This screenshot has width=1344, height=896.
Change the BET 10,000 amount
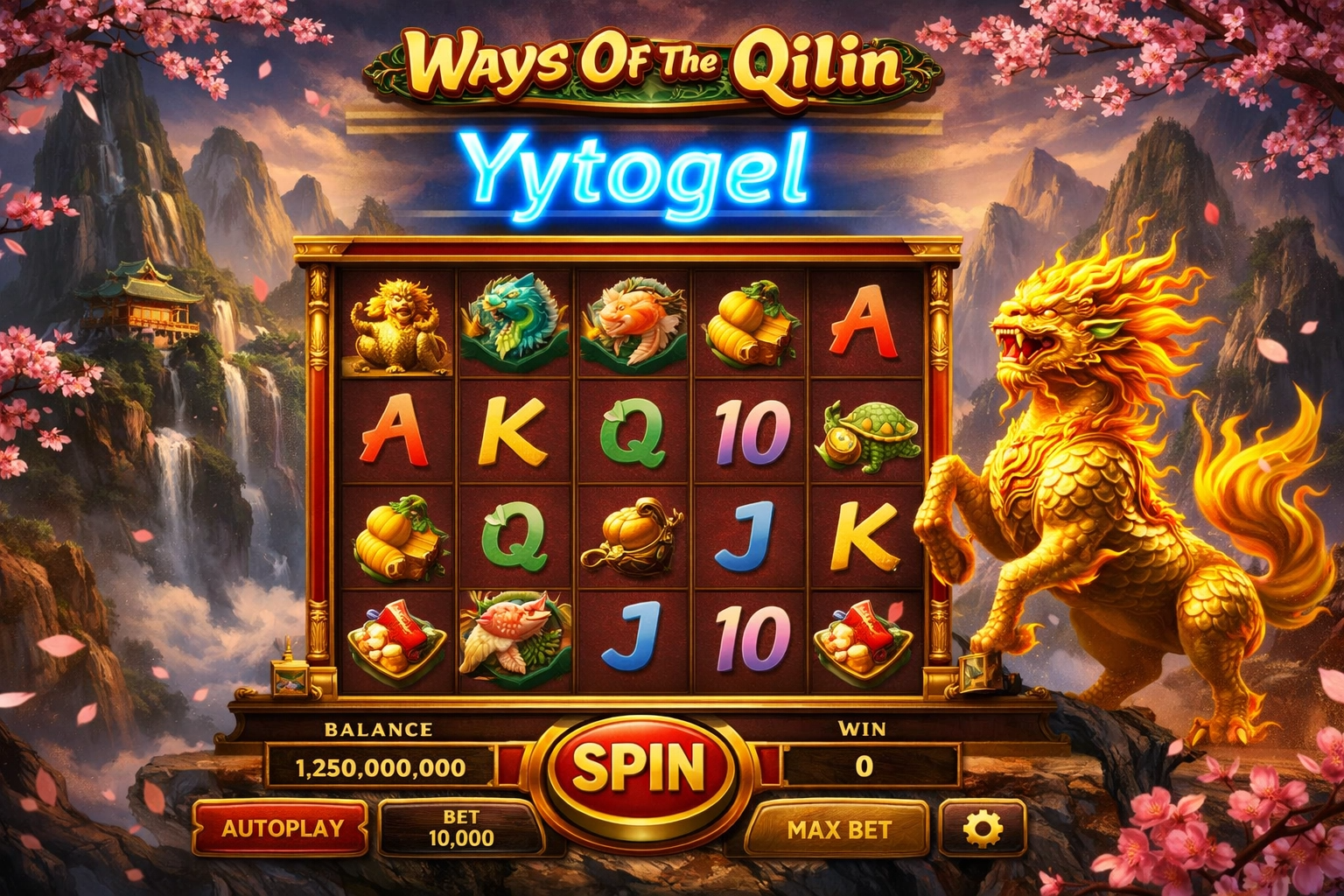click(461, 828)
